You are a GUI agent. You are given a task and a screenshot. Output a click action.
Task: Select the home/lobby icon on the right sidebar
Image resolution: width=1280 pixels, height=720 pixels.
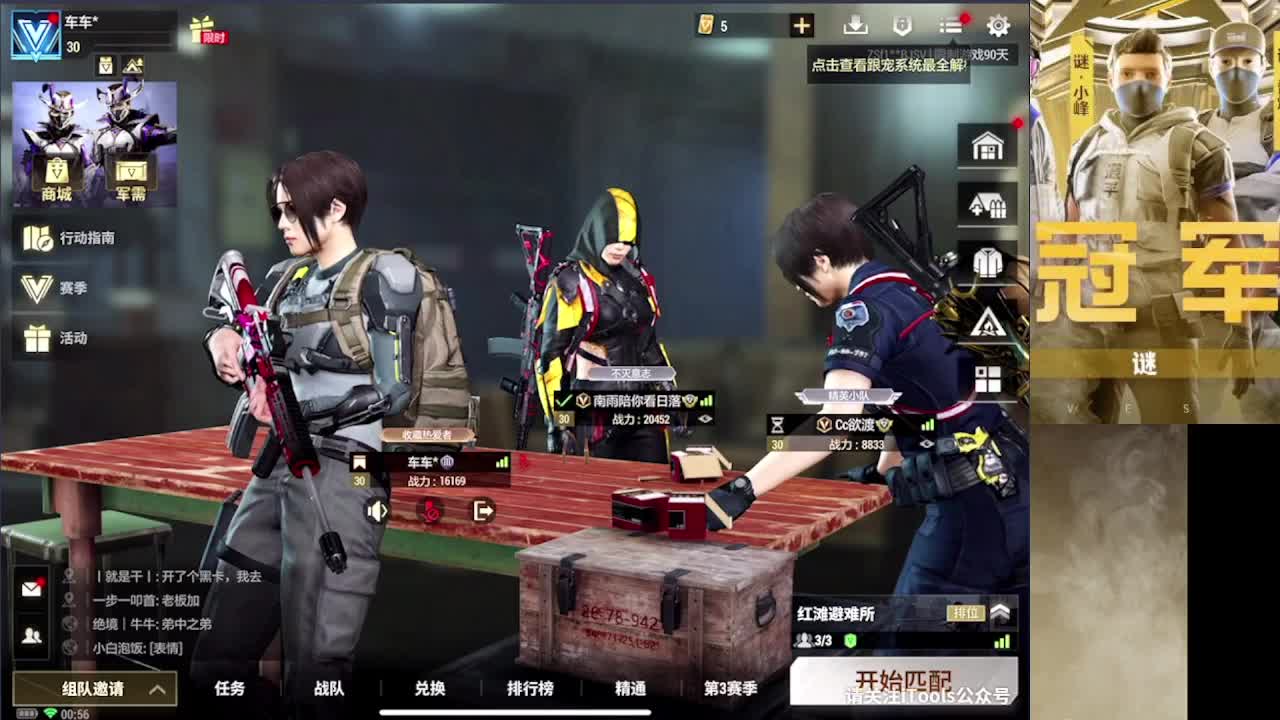986,144
